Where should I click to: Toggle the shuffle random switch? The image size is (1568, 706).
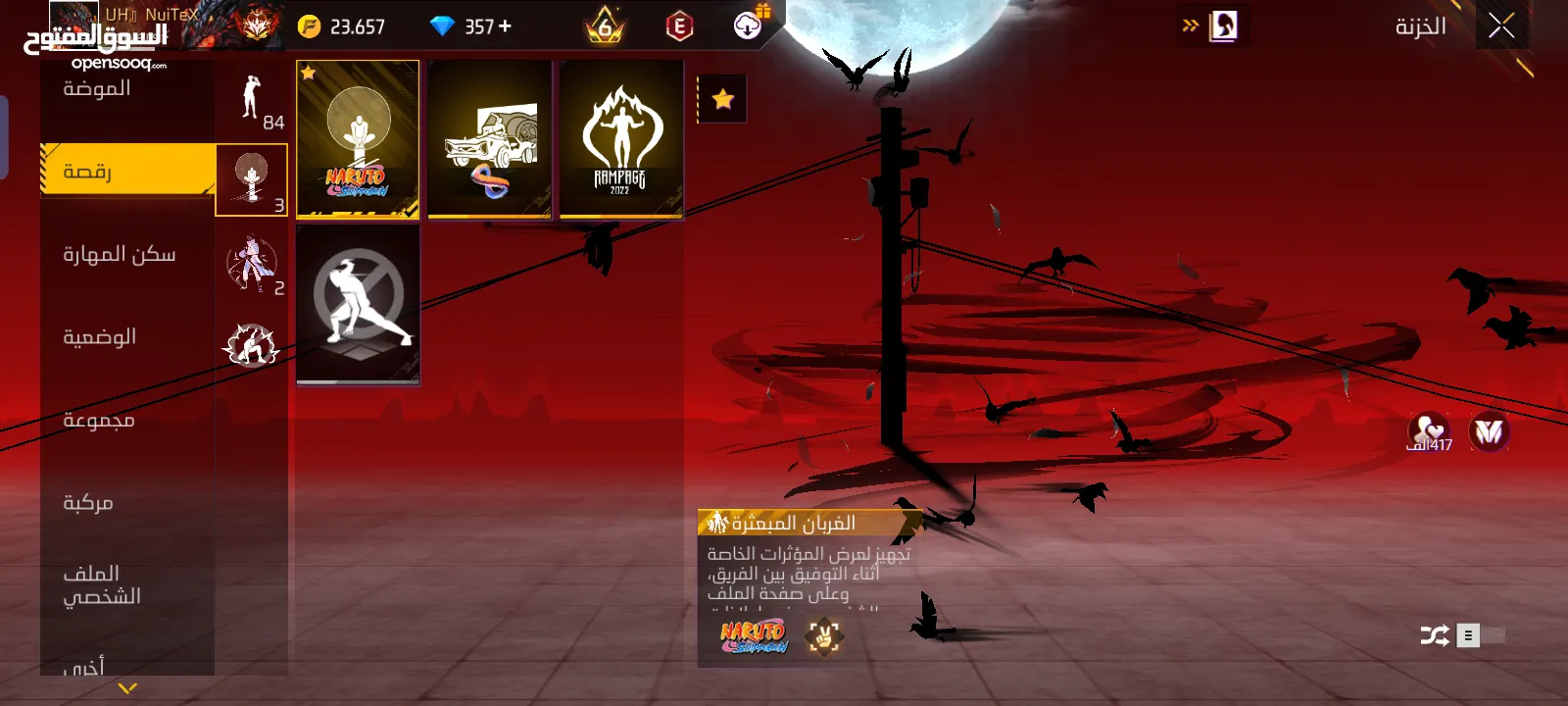1480,635
